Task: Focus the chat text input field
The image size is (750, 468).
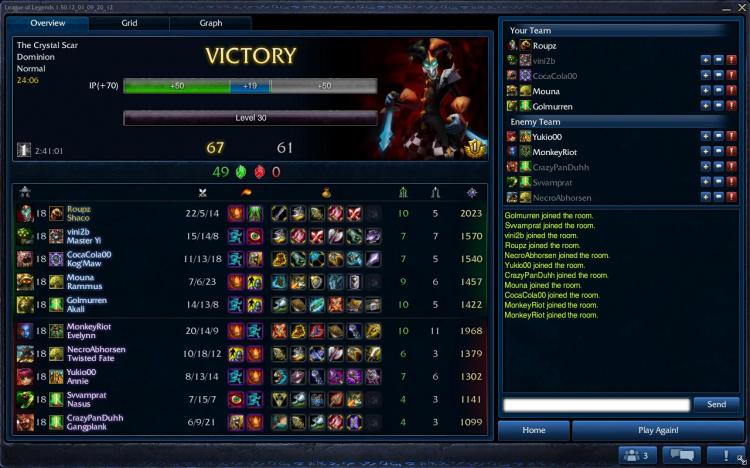Action: point(596,404)
